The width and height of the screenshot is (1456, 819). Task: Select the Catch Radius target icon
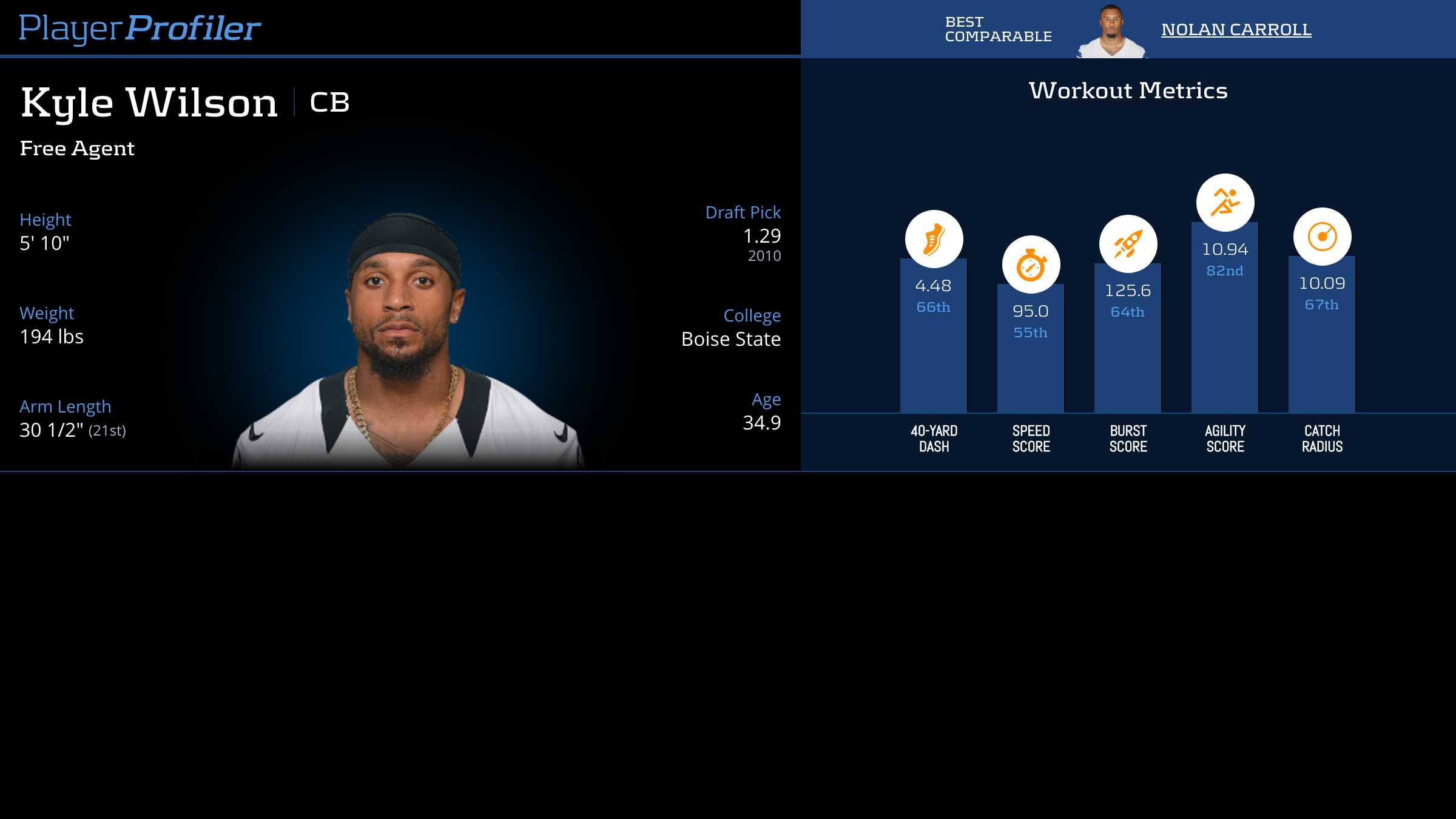[x=1322, y=237]
